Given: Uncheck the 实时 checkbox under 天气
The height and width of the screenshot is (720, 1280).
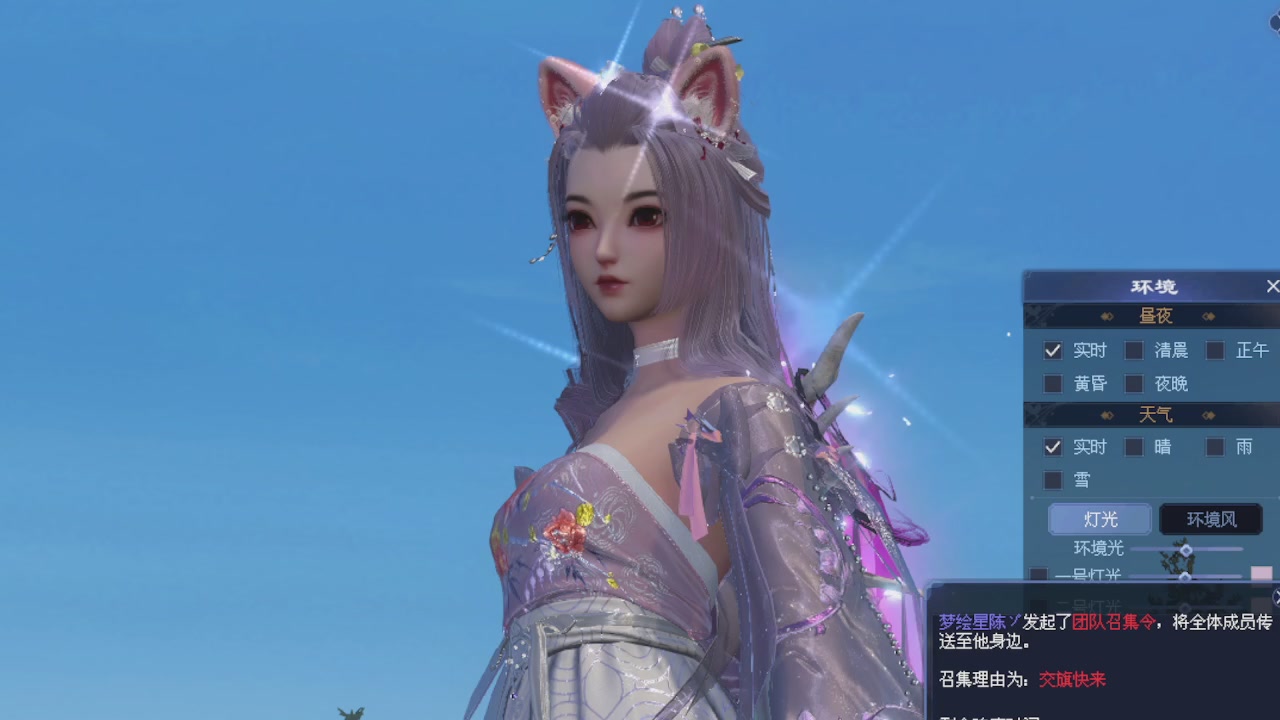Looking at the screenshot, I should (x=1051, y=447).
